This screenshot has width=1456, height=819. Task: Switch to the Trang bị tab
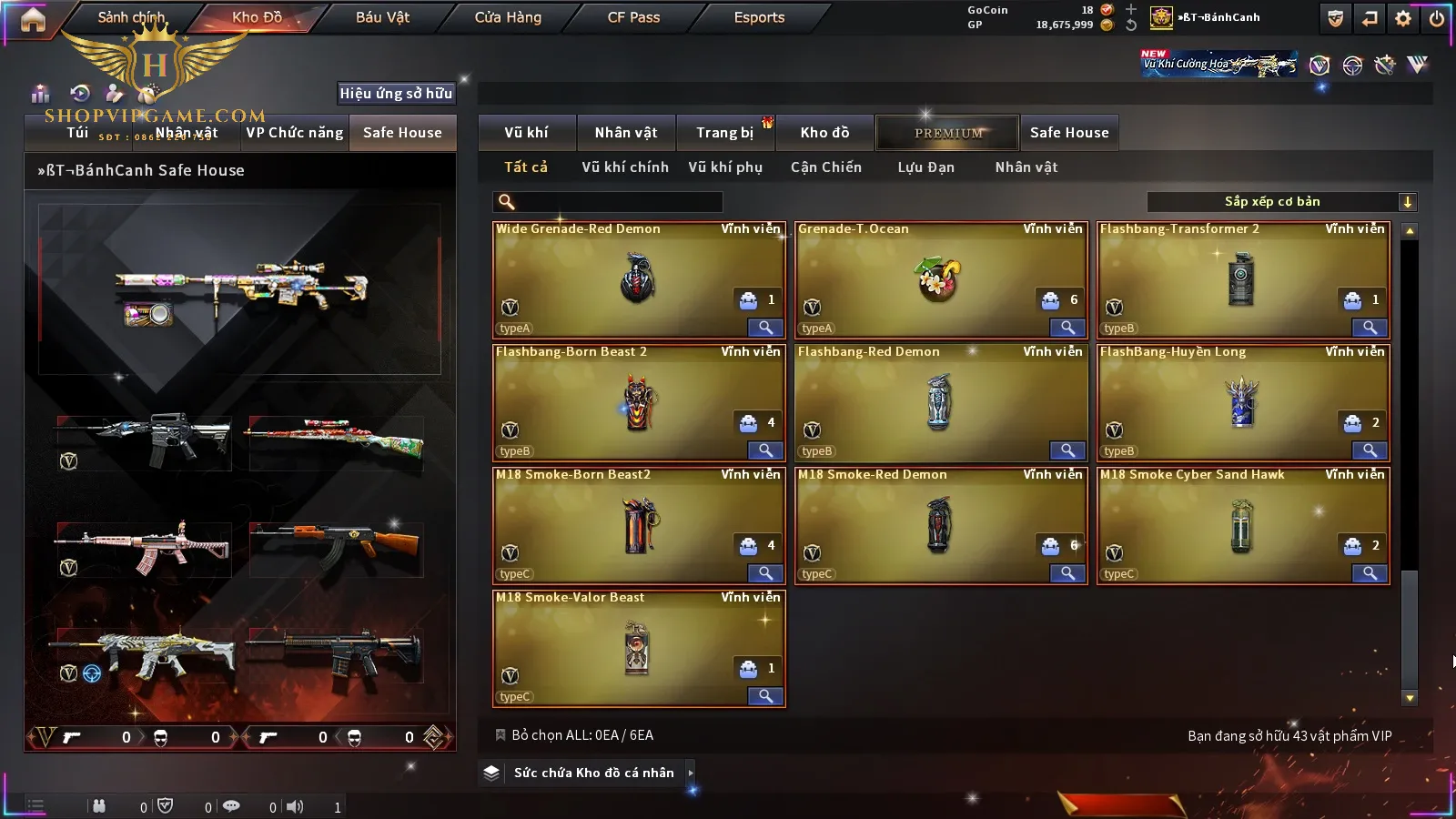coord(724,133)
